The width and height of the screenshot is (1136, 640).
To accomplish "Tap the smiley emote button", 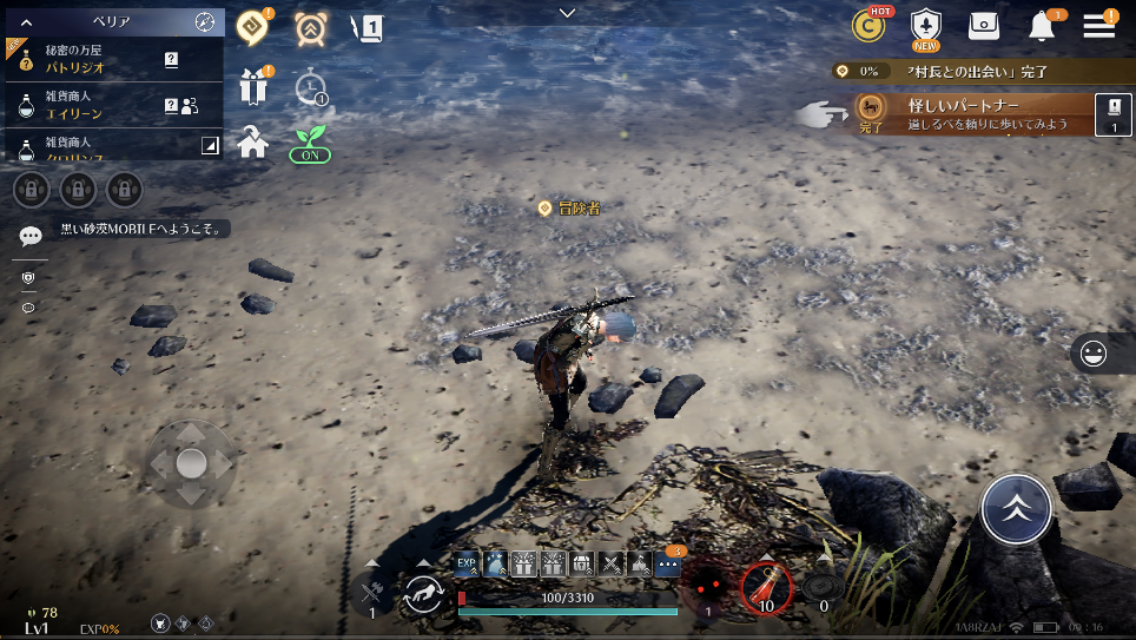I will (1093, 354).
